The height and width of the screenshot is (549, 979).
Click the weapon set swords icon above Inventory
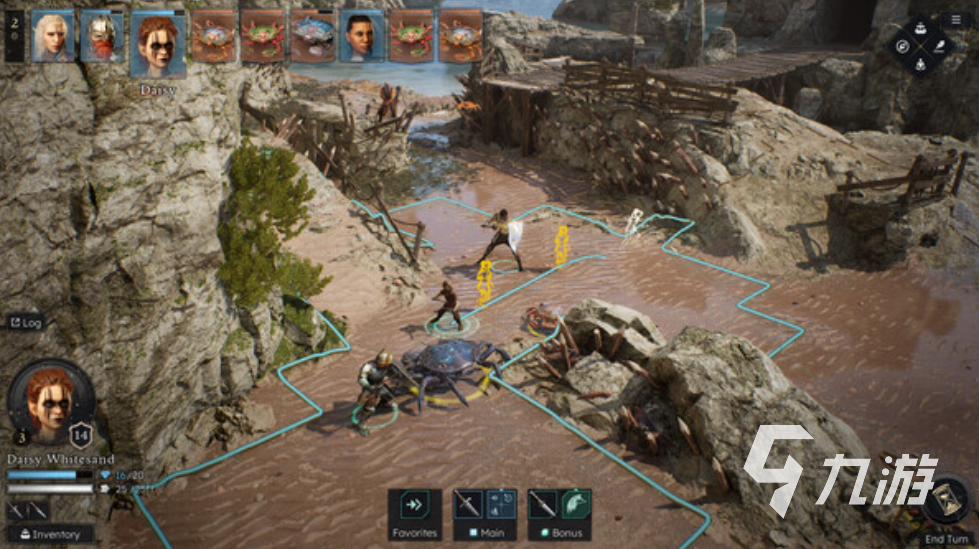[x=27, y=510]
